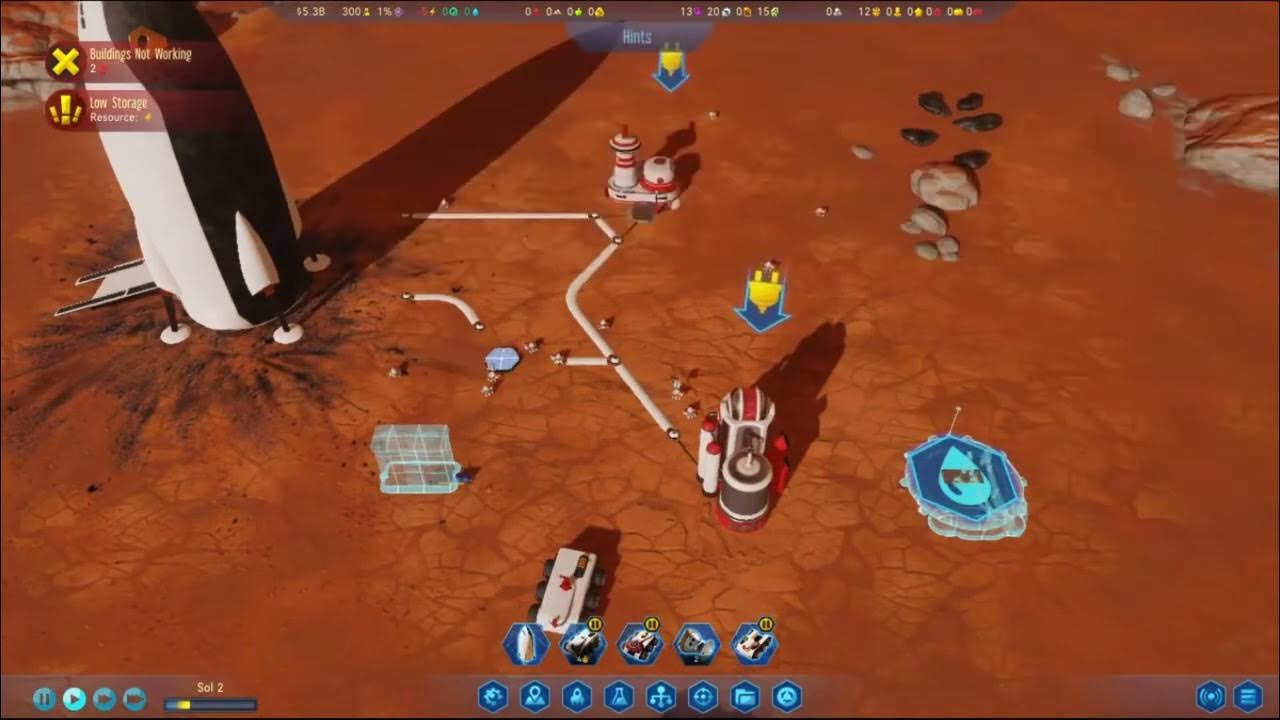Image resolution: width=1280 pixels, height=720 pixels.
Task: Select the red rover hexagon icon
Action: [x=639, y=645]
